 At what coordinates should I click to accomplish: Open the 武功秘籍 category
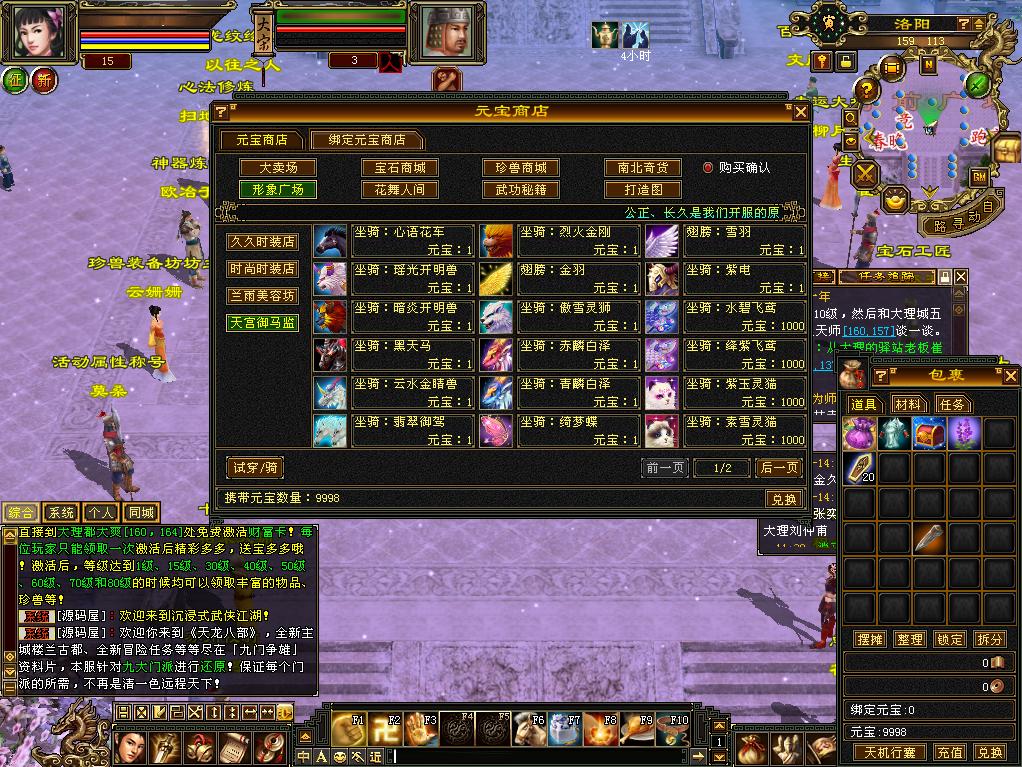point(520,189)
